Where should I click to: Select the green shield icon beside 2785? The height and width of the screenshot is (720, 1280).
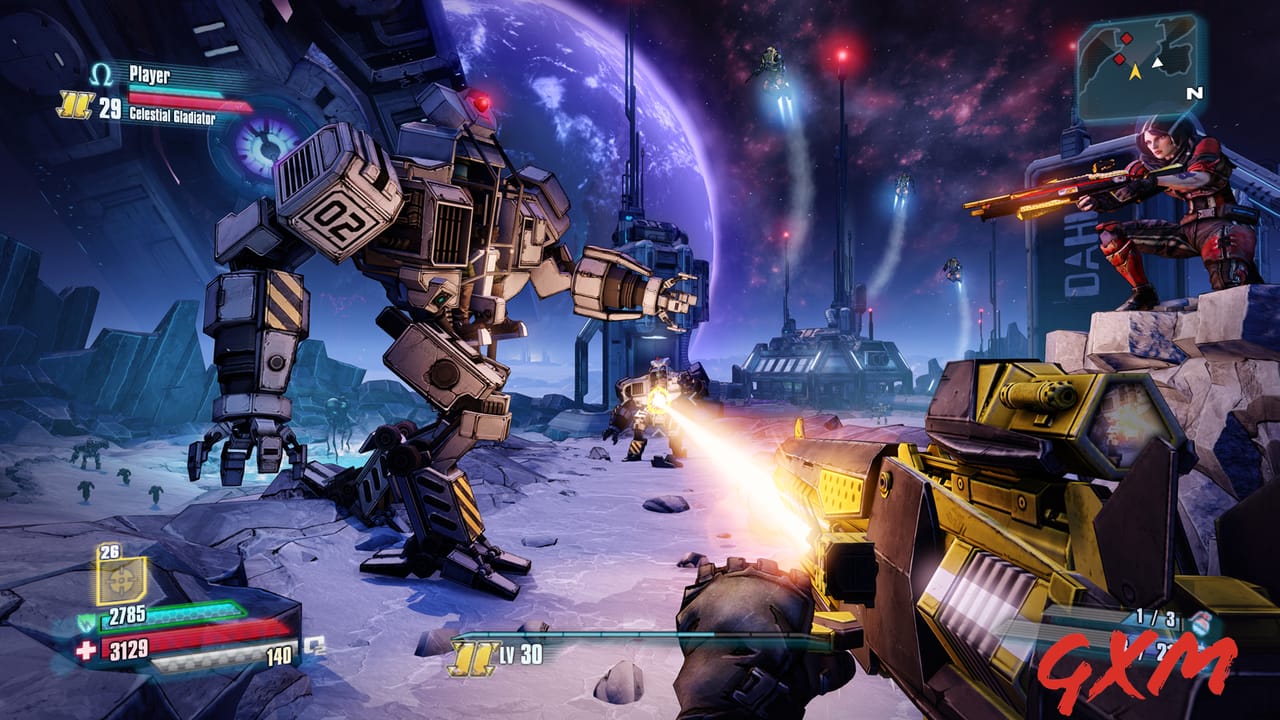click(87, 620)
